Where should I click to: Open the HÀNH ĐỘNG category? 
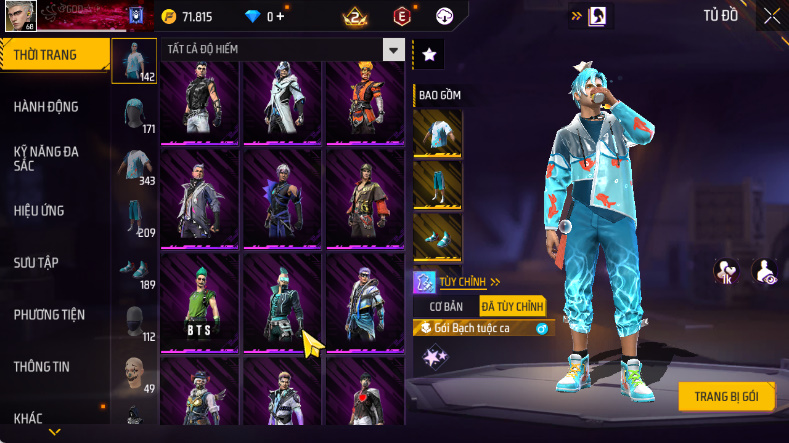coord(48,107)
